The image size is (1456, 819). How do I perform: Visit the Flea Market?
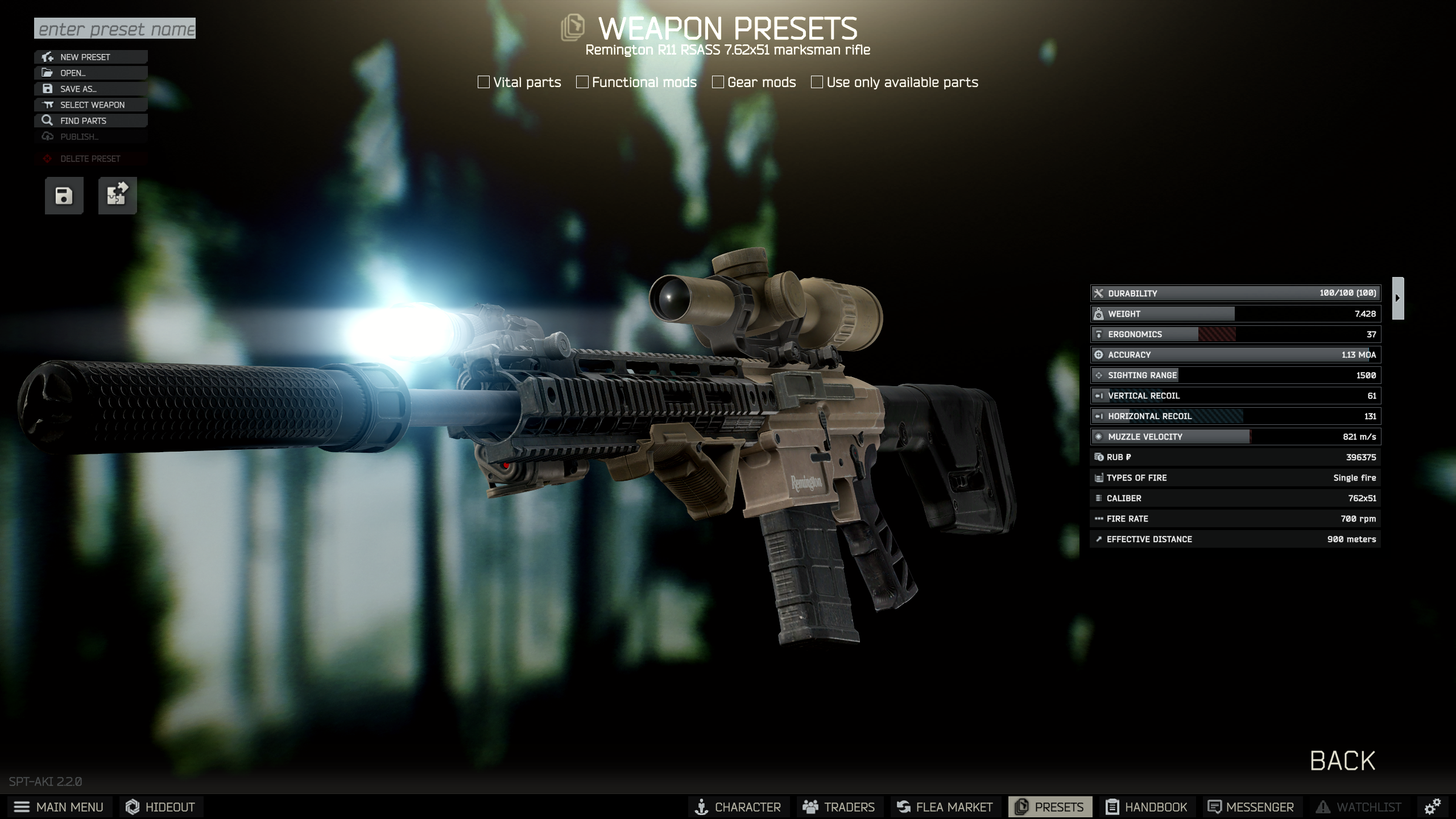click(945, 807)
